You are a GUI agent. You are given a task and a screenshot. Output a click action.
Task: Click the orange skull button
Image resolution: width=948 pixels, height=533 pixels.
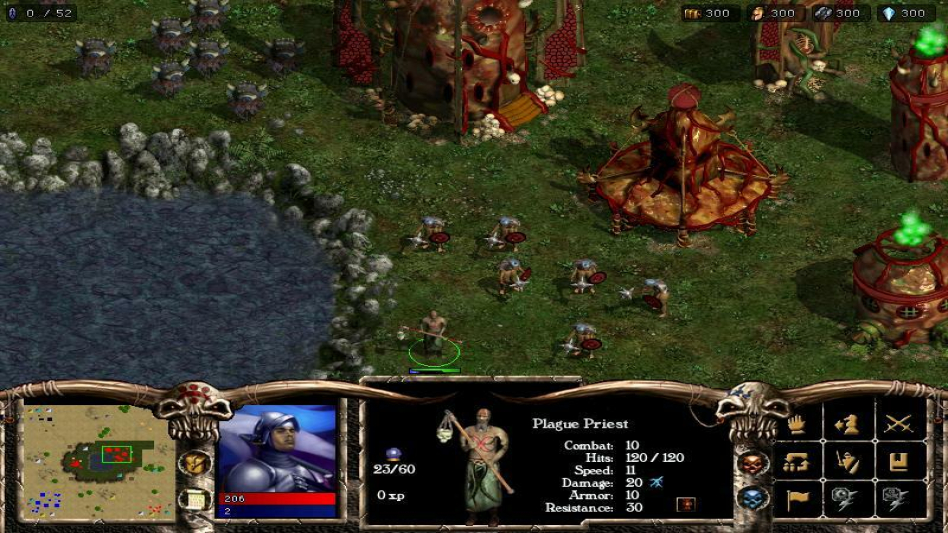(x=753, y=463)
